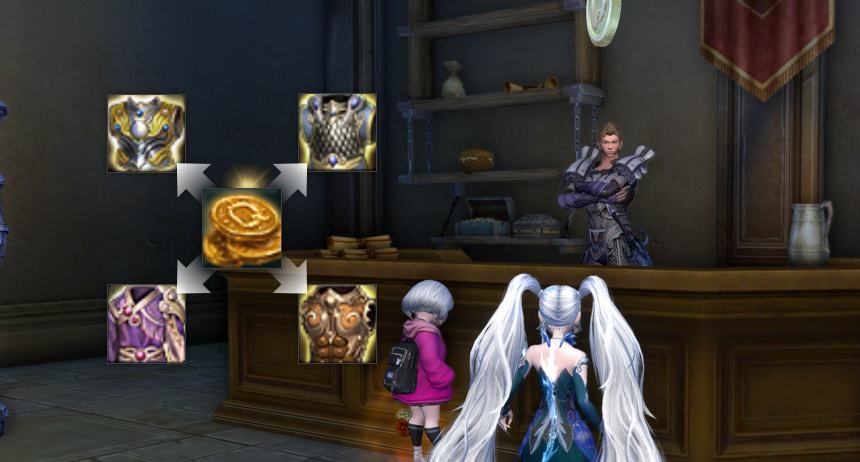Pick the brown leather armor icon
Image resolution: width=860 pixels, height=462 pixels.
point(338,323)
